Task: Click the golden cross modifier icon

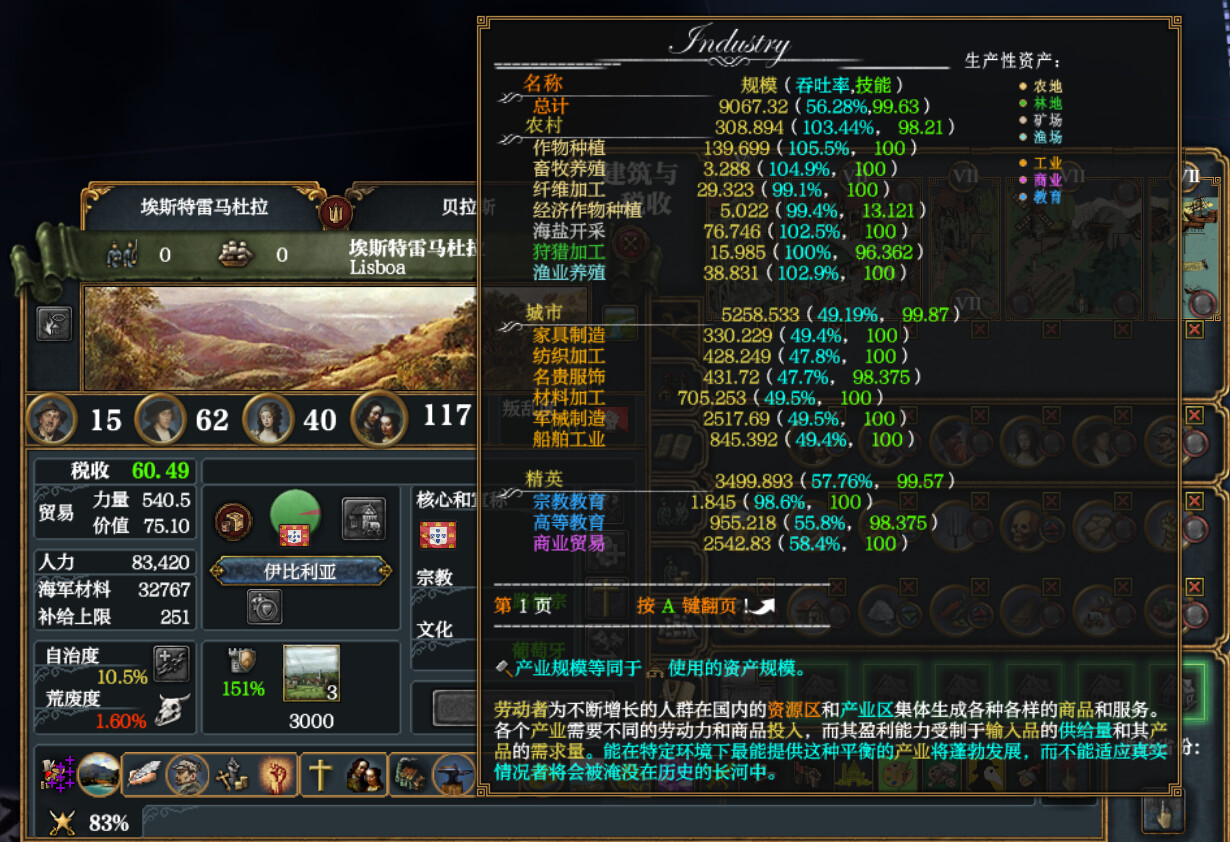Action: click(x=320, y=774)
